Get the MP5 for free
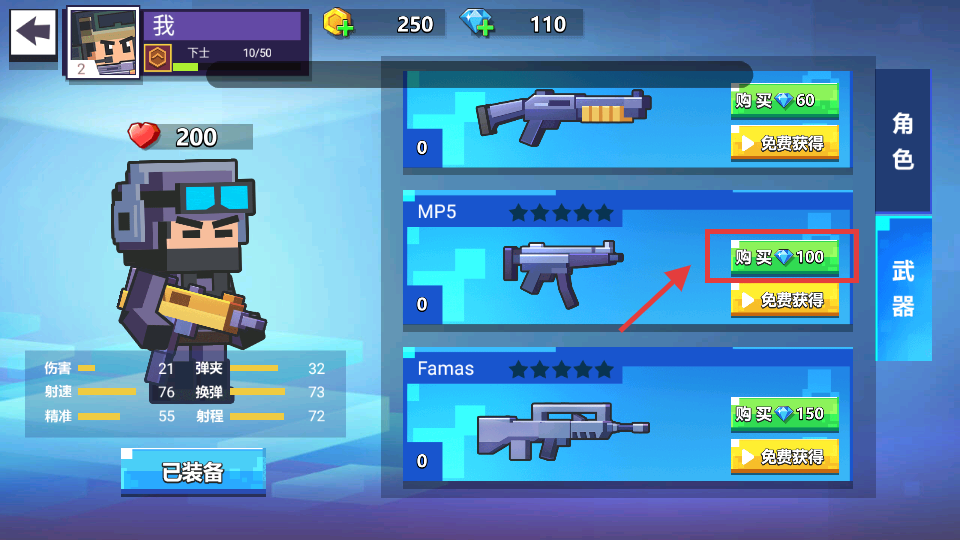Image resolution: width=960 pixels, height=540 pixels. pos(784,300)
